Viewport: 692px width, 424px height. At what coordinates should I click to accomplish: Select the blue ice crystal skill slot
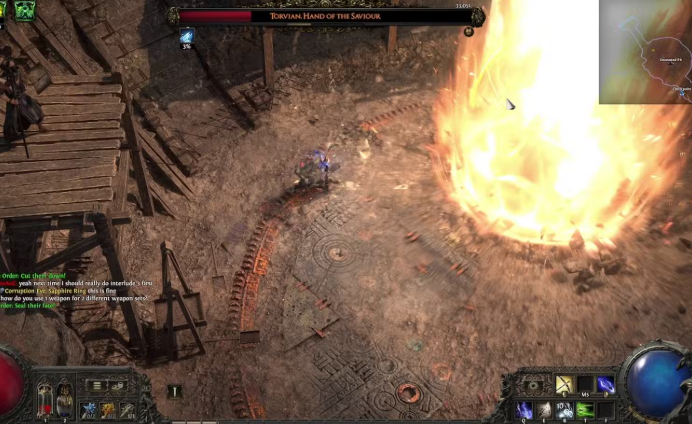(88, 409)
